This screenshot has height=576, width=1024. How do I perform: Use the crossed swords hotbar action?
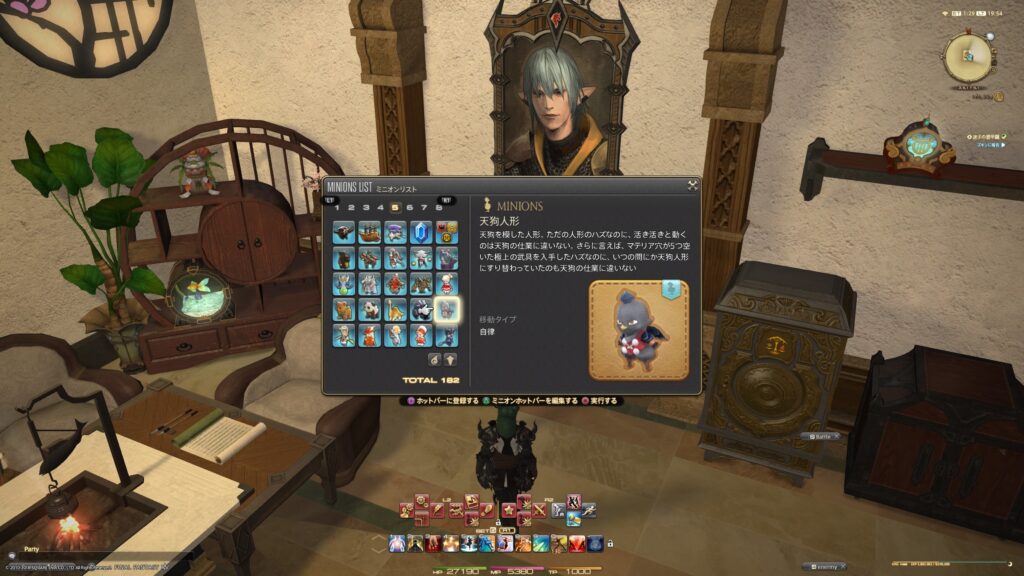[x=541, y=510]
